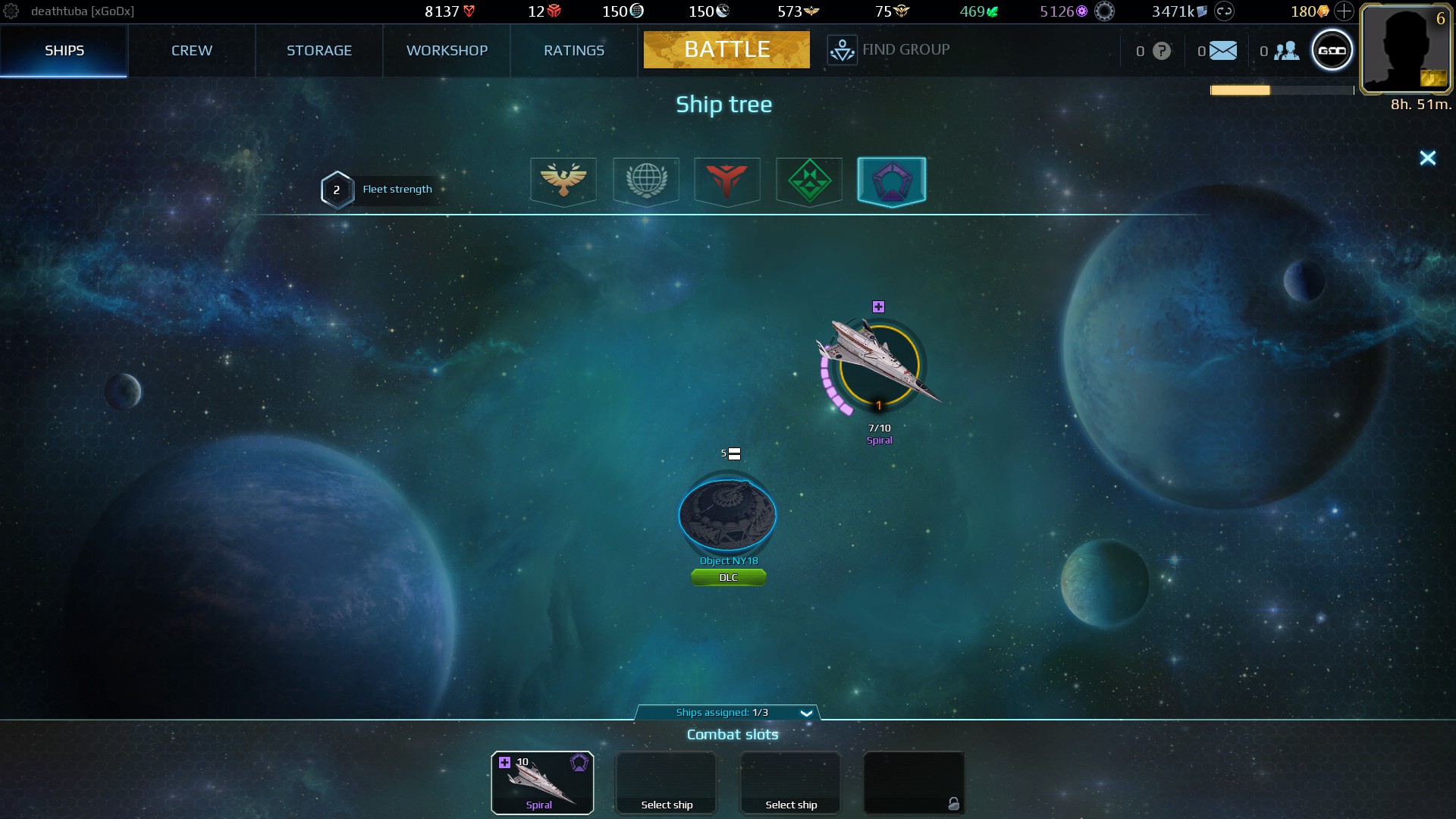Image resolution: width=1456 pixels, height=819 pixels.
Task: Select the eagle faction filter
Action: 563,180
